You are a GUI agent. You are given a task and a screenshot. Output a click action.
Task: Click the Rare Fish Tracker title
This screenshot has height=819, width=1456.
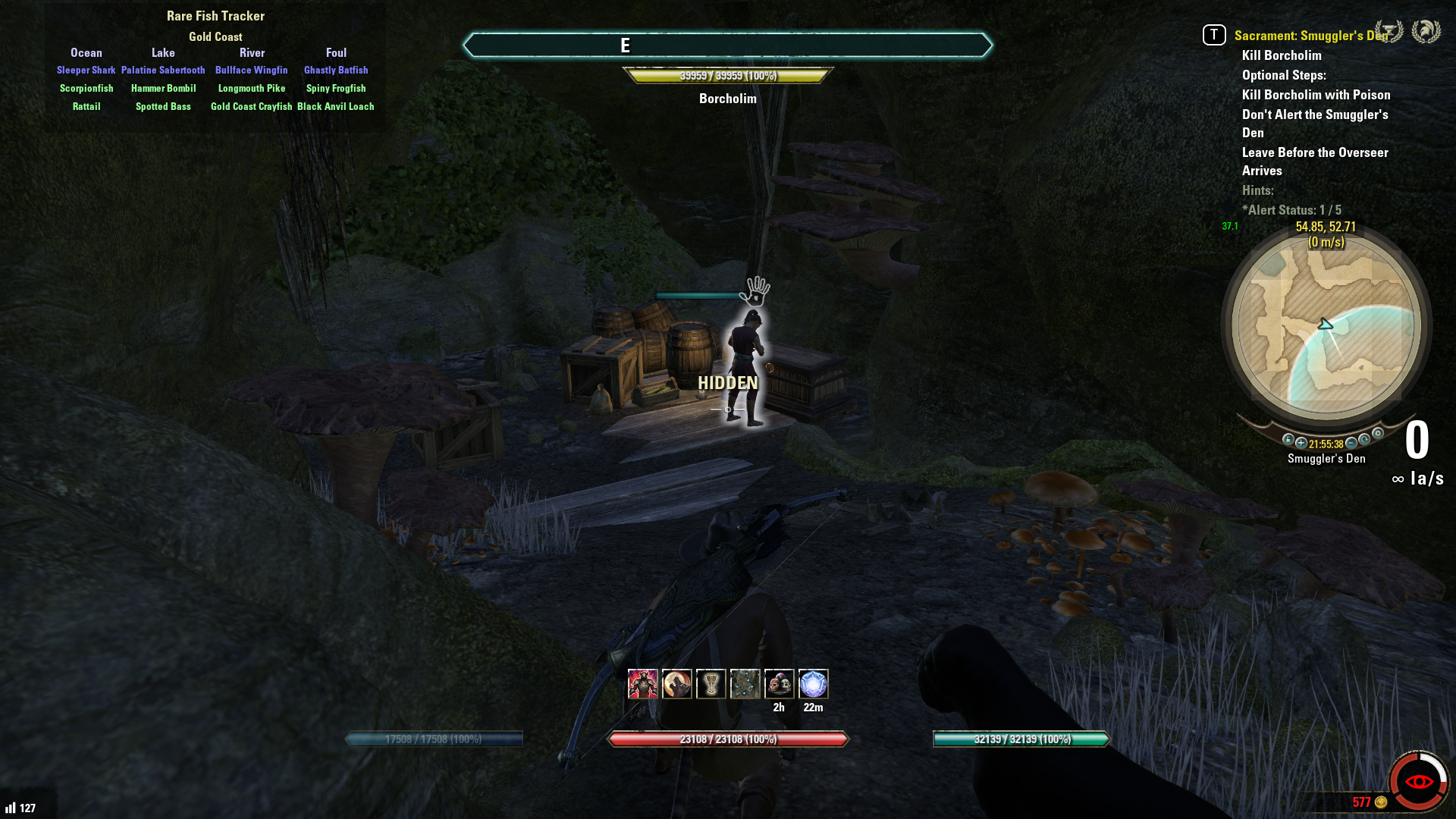pyautogui.click(x=215, y=16)
